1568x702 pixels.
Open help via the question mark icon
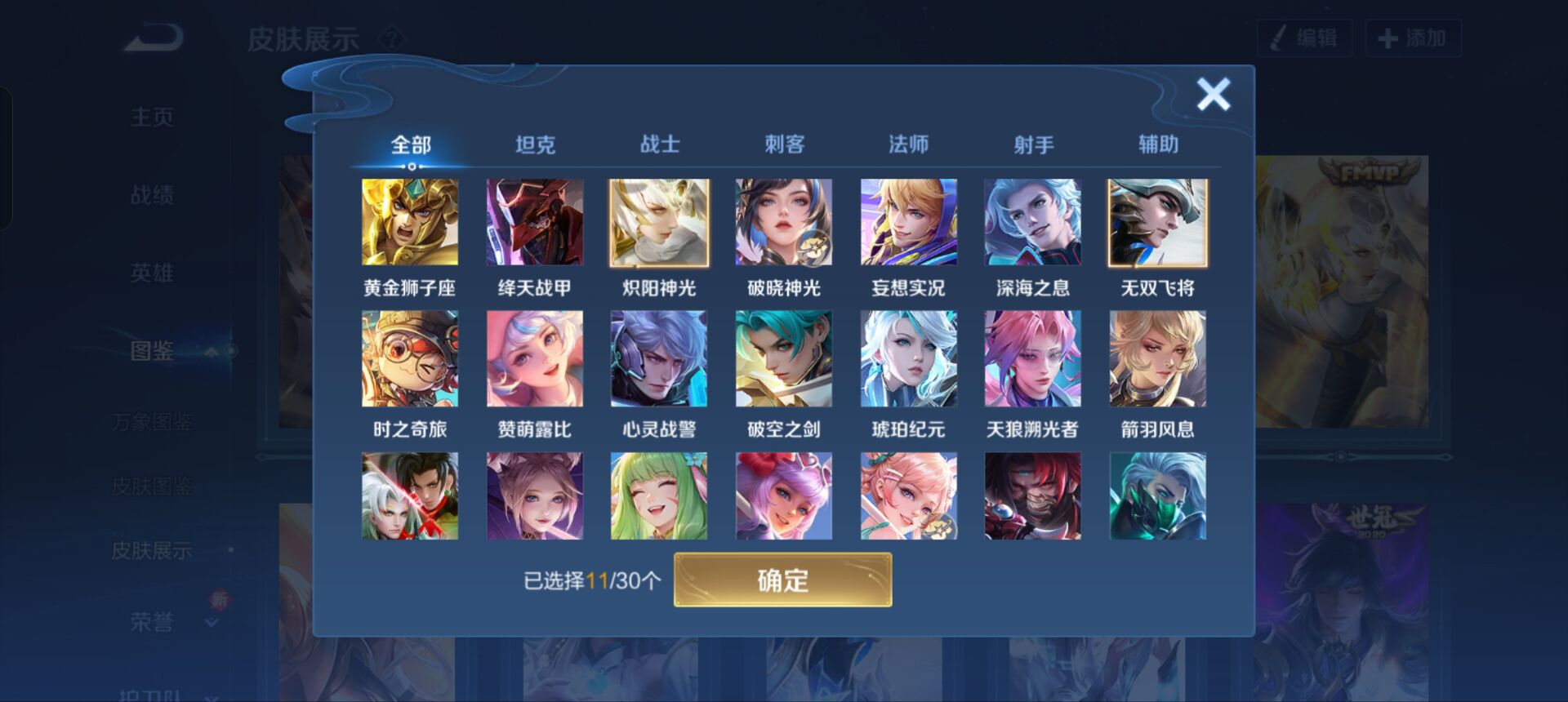(394, 37)
